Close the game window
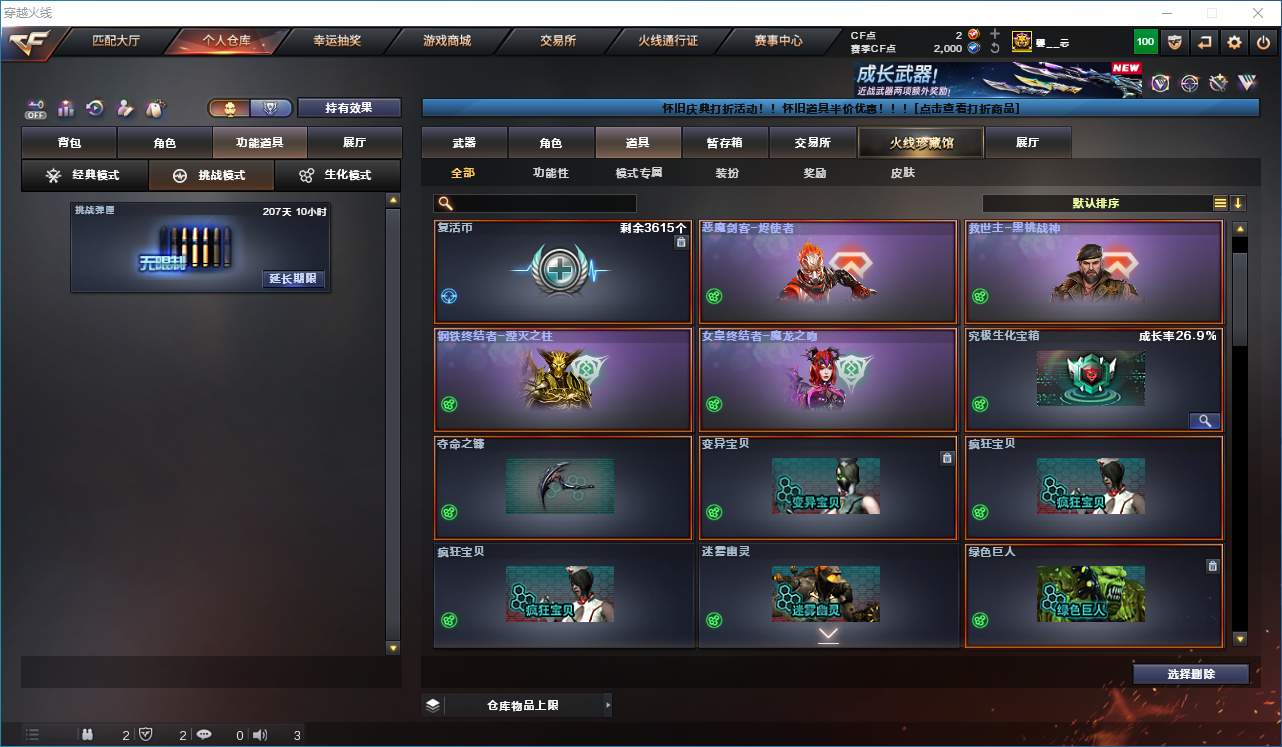Image resolution: width=1282 pixels, height=747 pixels. 1258,13
